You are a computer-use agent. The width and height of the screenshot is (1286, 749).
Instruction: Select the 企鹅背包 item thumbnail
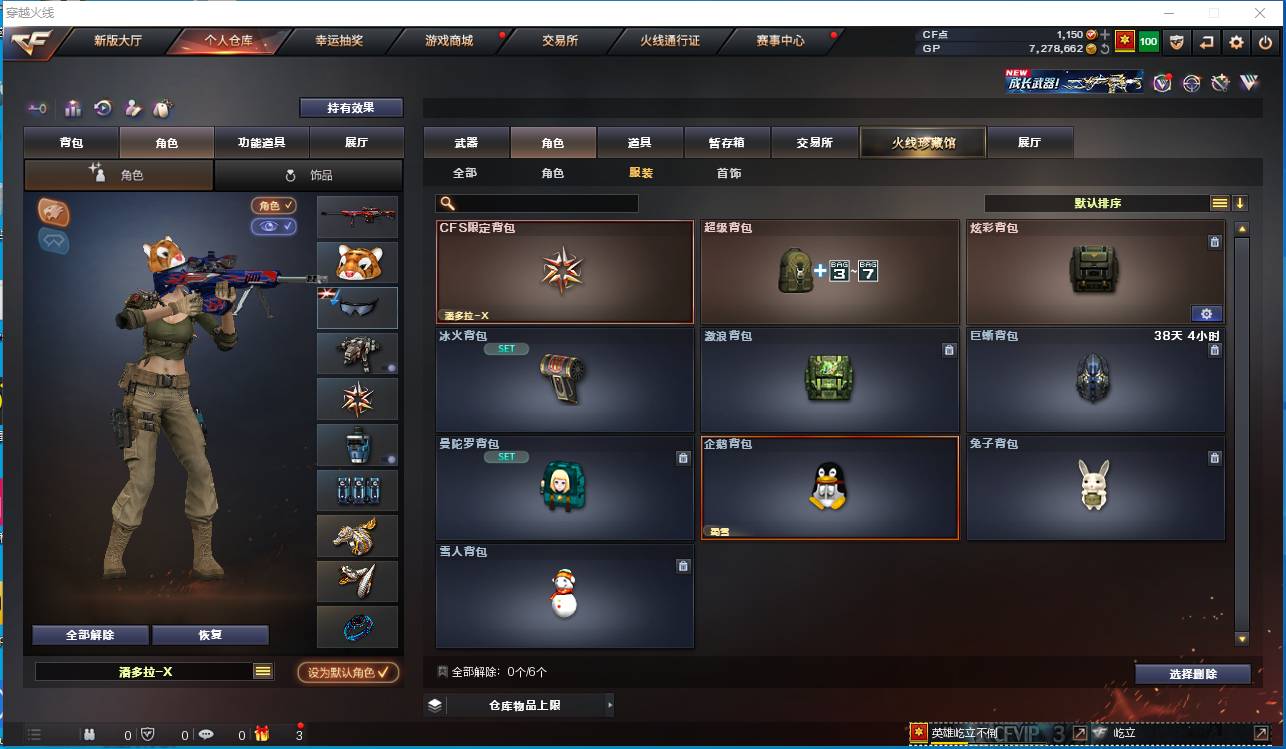click(830, 490)
